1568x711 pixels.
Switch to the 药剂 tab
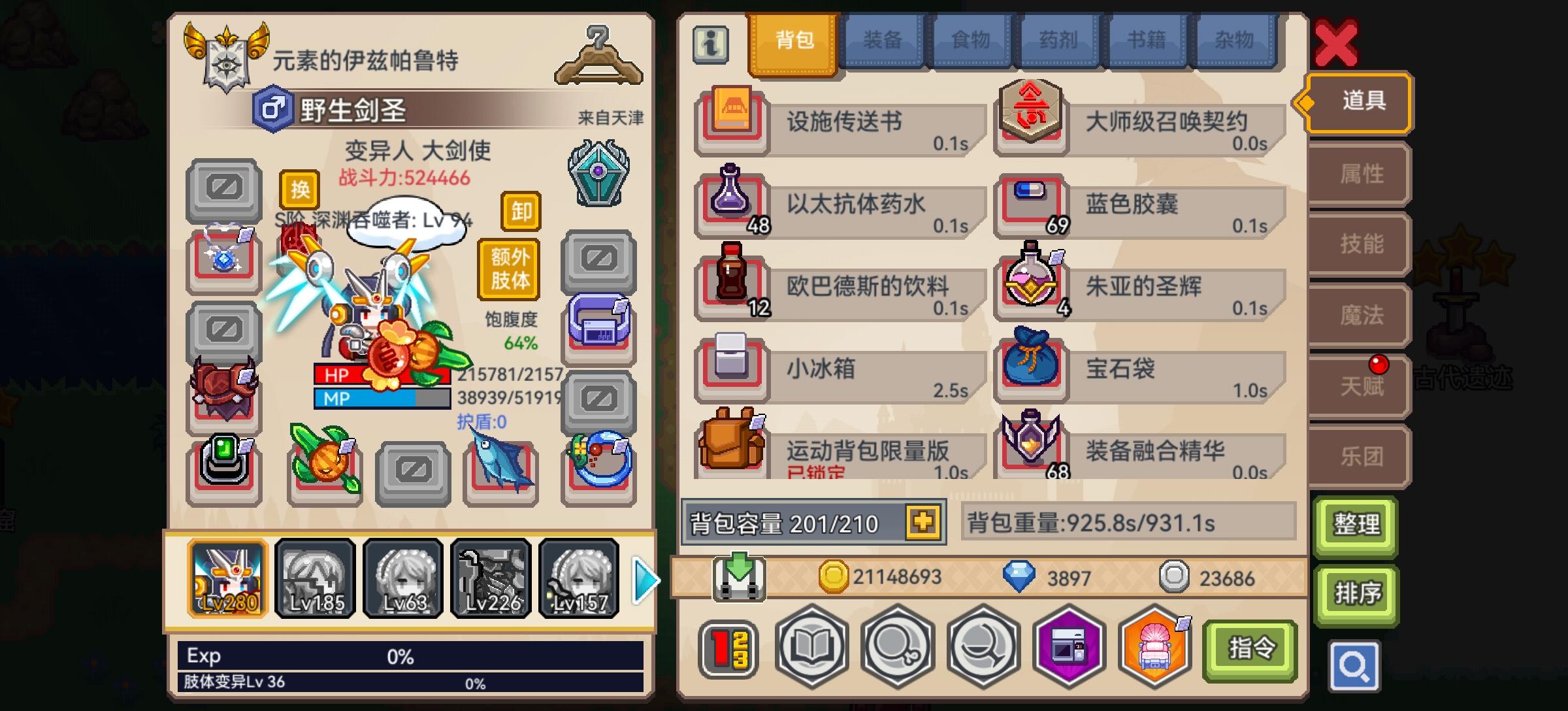coord(1058,39)
